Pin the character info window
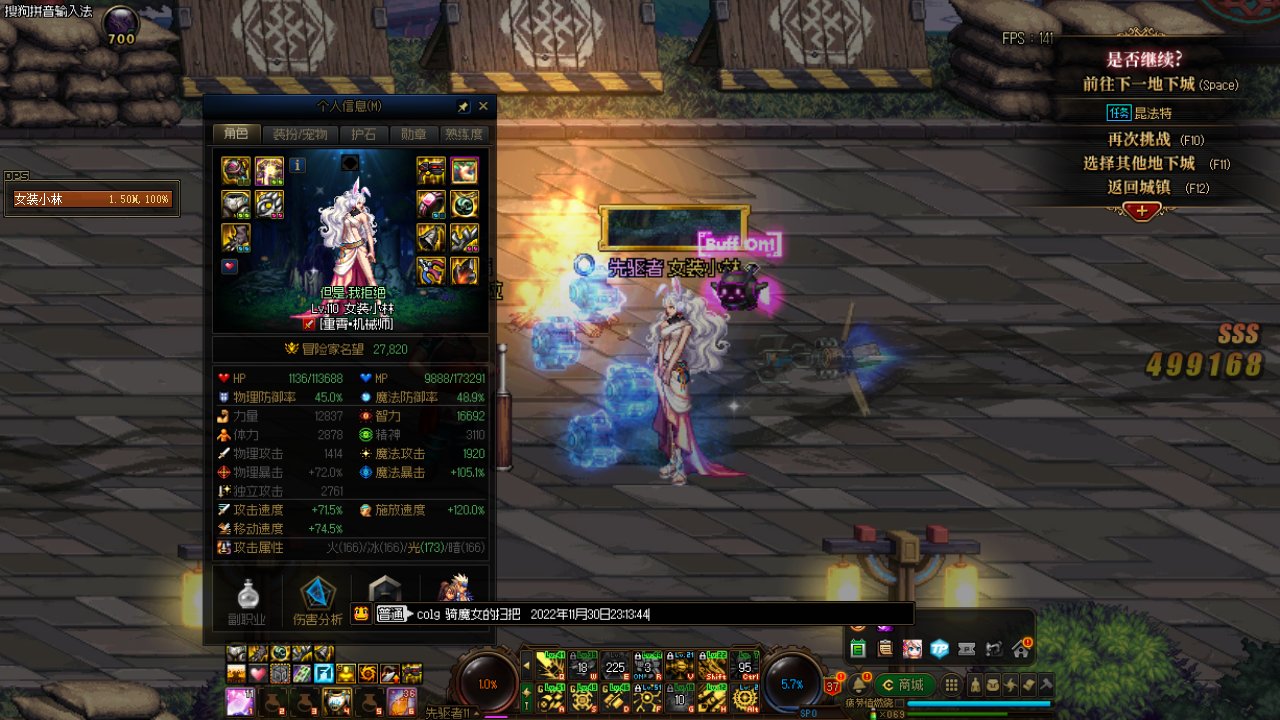The height and width of the screenshot is (720, 1280). pyautogui.click(x=463, y=106)
